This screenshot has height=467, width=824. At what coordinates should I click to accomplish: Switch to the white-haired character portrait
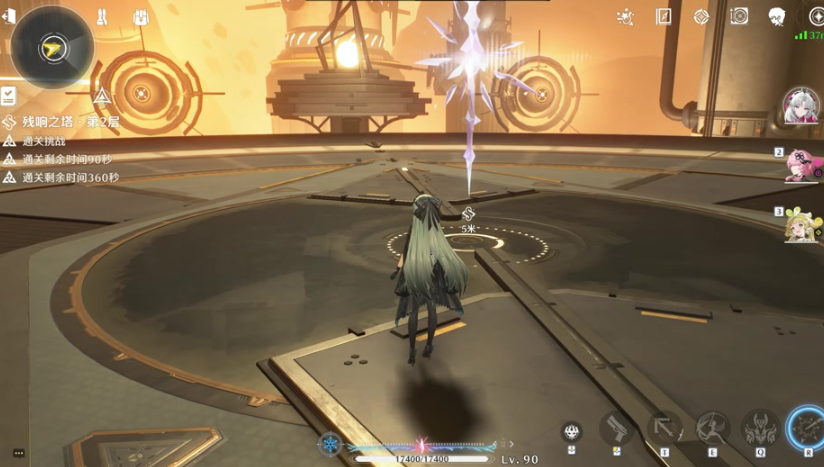pos(800,106)
